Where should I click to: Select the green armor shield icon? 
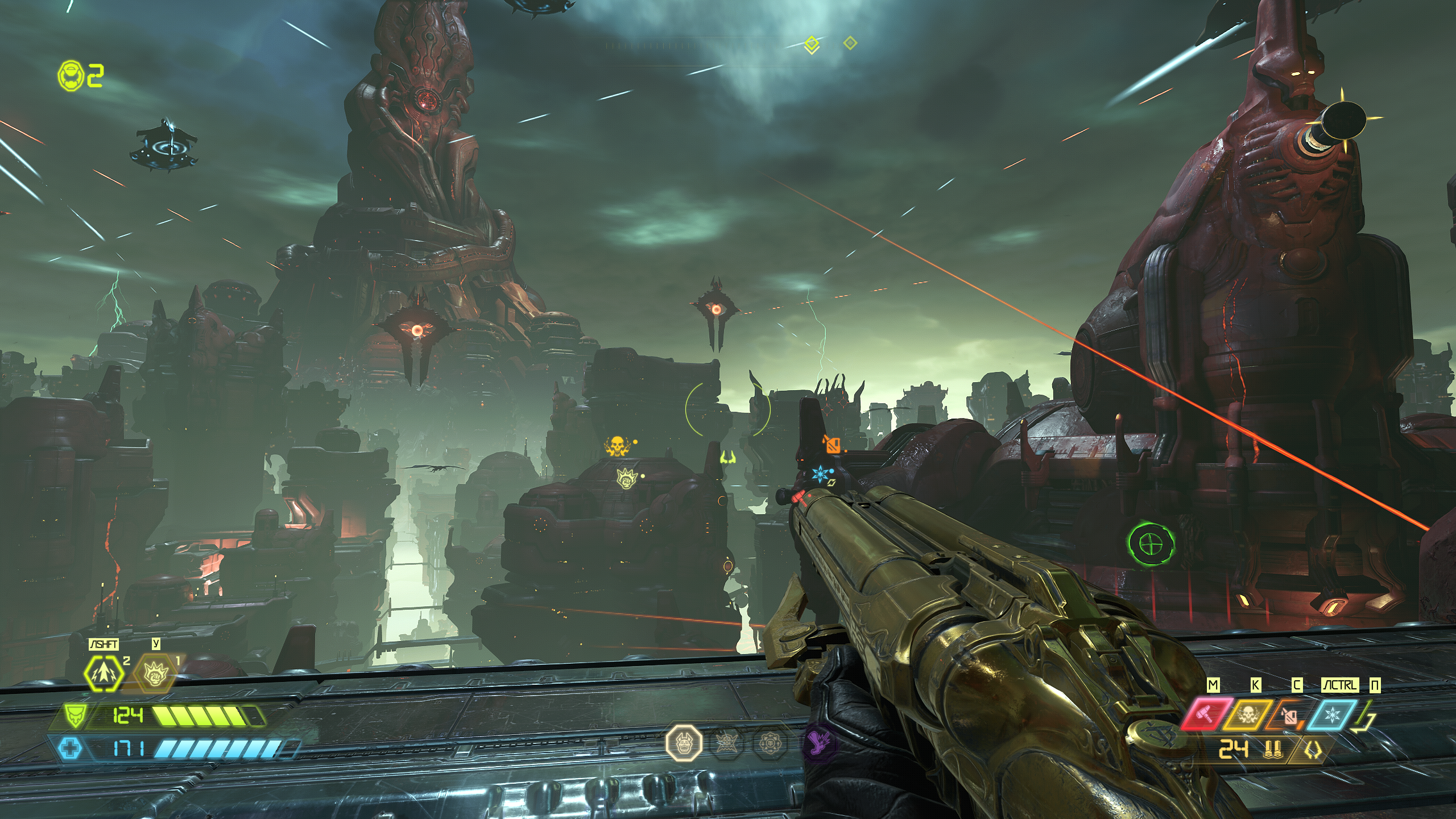tap(74, 715)
